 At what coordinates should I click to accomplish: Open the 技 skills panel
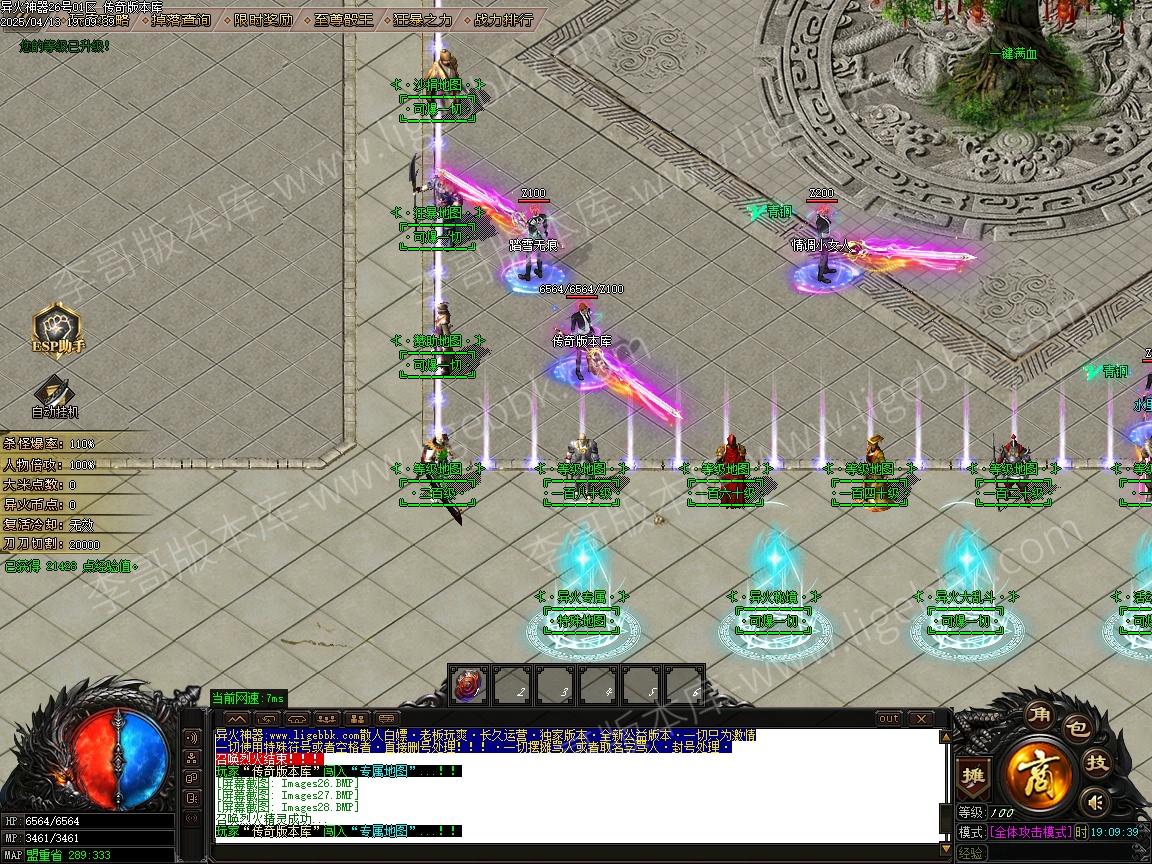(1098, 763)
